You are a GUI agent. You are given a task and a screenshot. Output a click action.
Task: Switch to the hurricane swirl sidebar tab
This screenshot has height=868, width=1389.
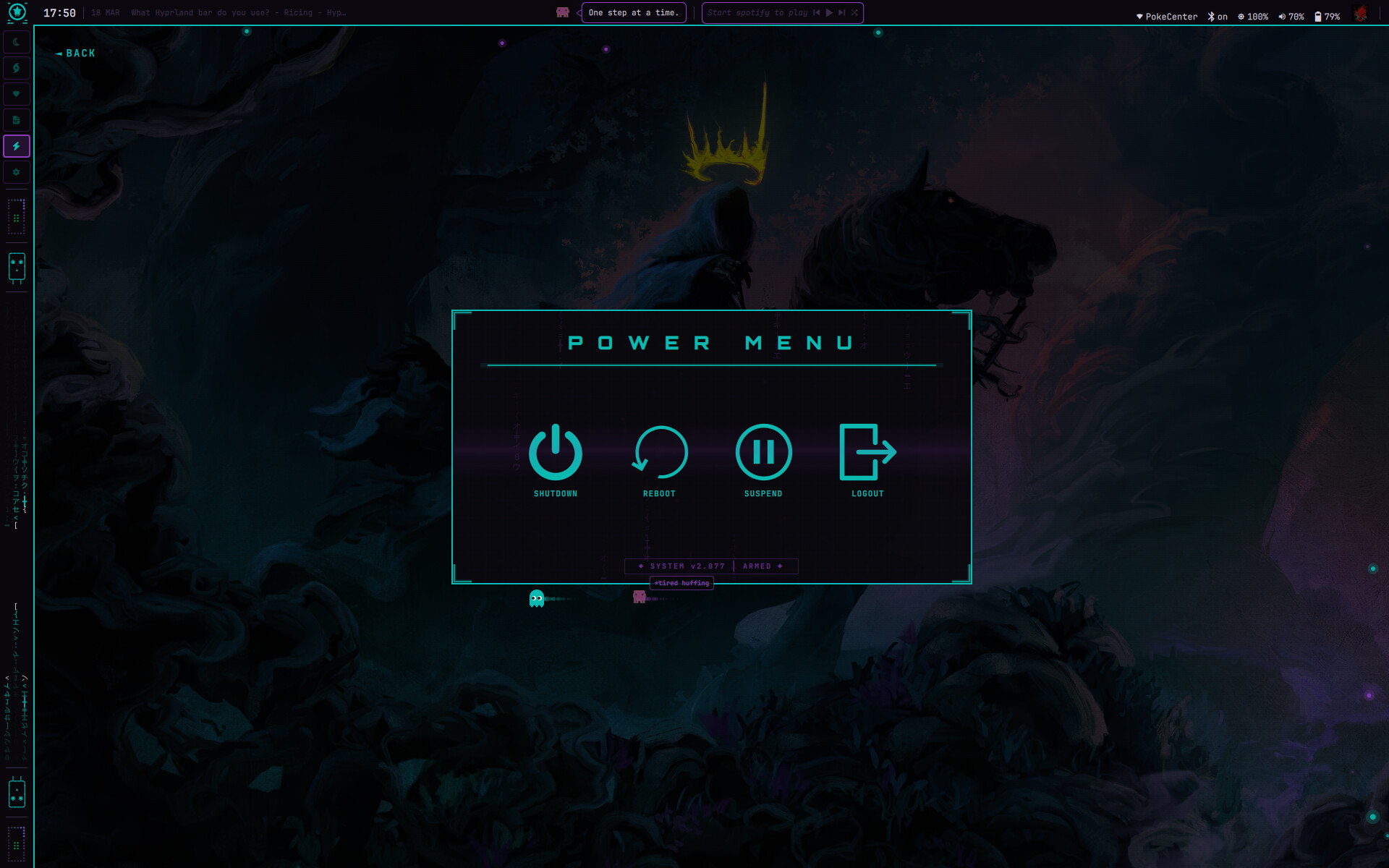point(17,68)
